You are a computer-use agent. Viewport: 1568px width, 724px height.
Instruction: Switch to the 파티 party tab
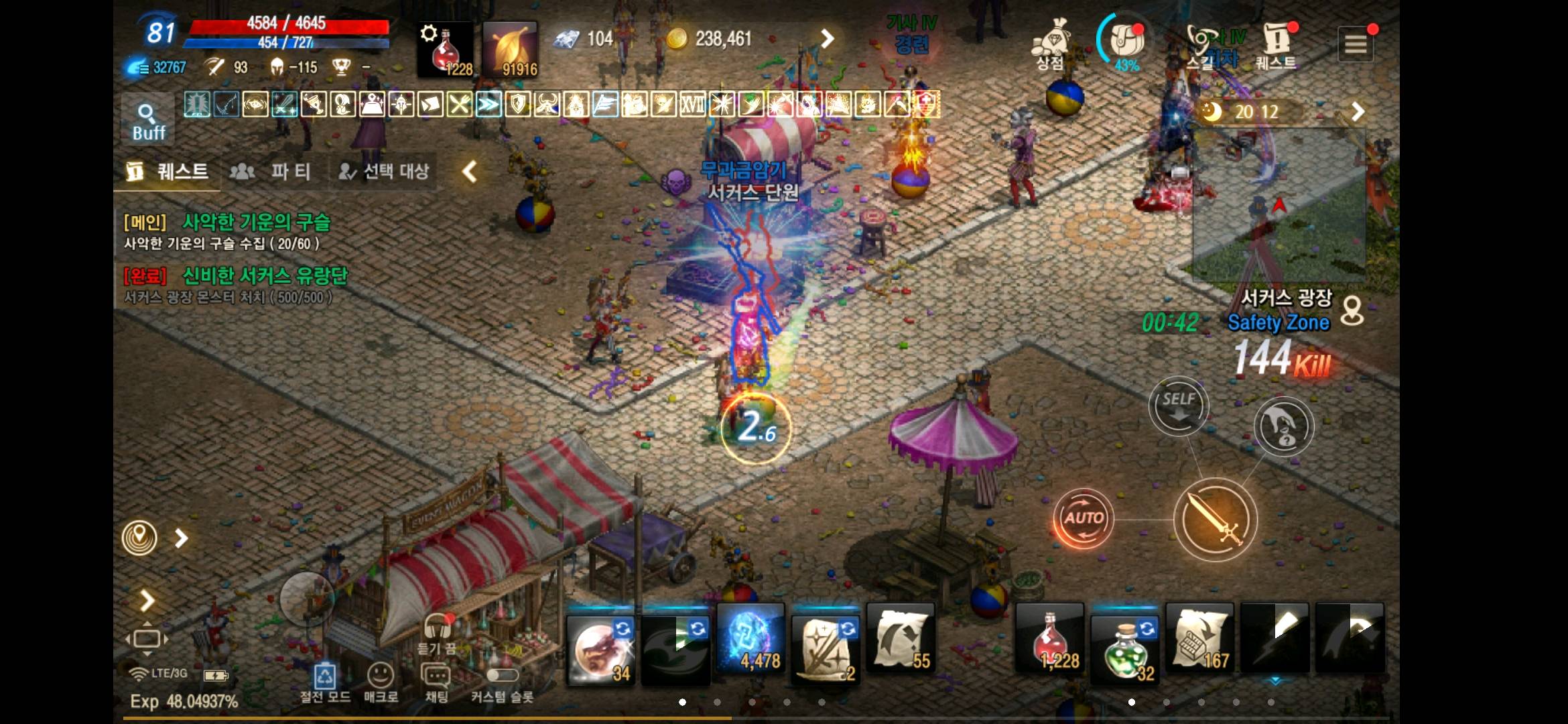(x=274, y=171)
